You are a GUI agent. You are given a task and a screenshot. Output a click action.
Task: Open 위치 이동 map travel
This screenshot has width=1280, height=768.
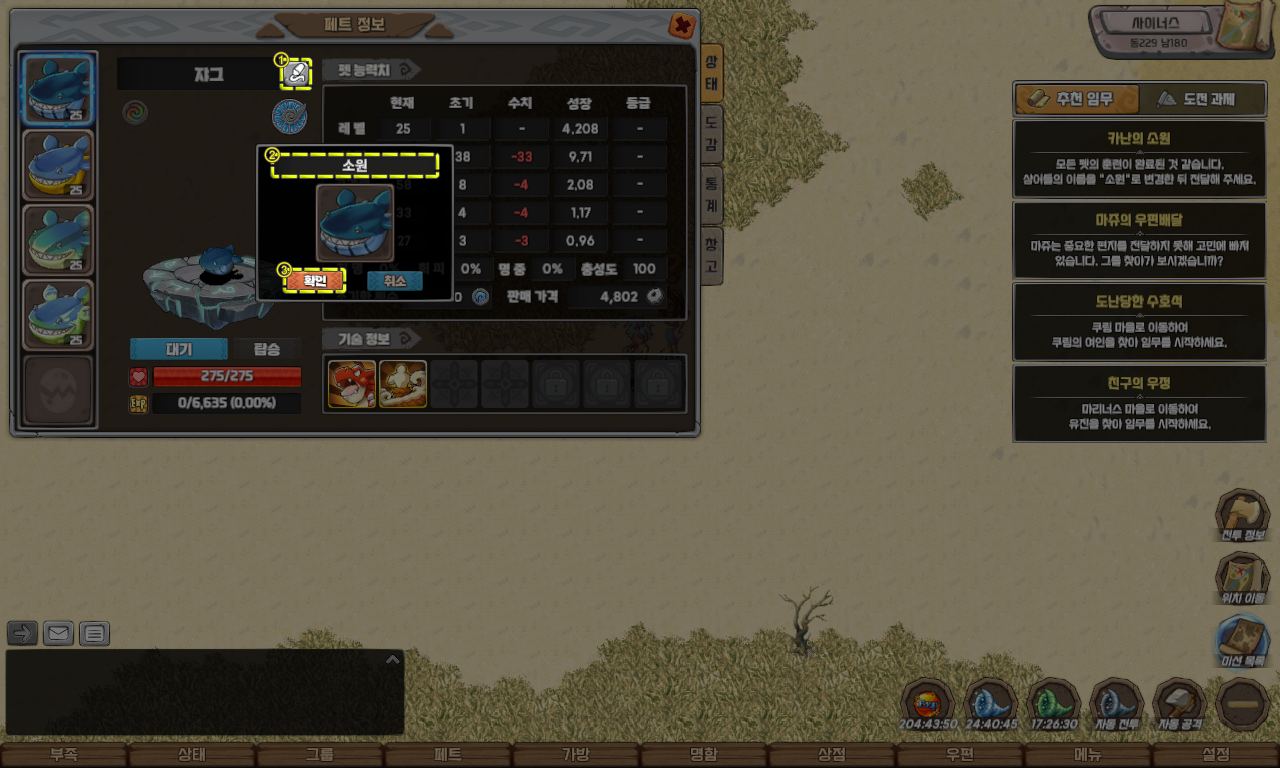pyautogui.click(x=1241, y=579)
